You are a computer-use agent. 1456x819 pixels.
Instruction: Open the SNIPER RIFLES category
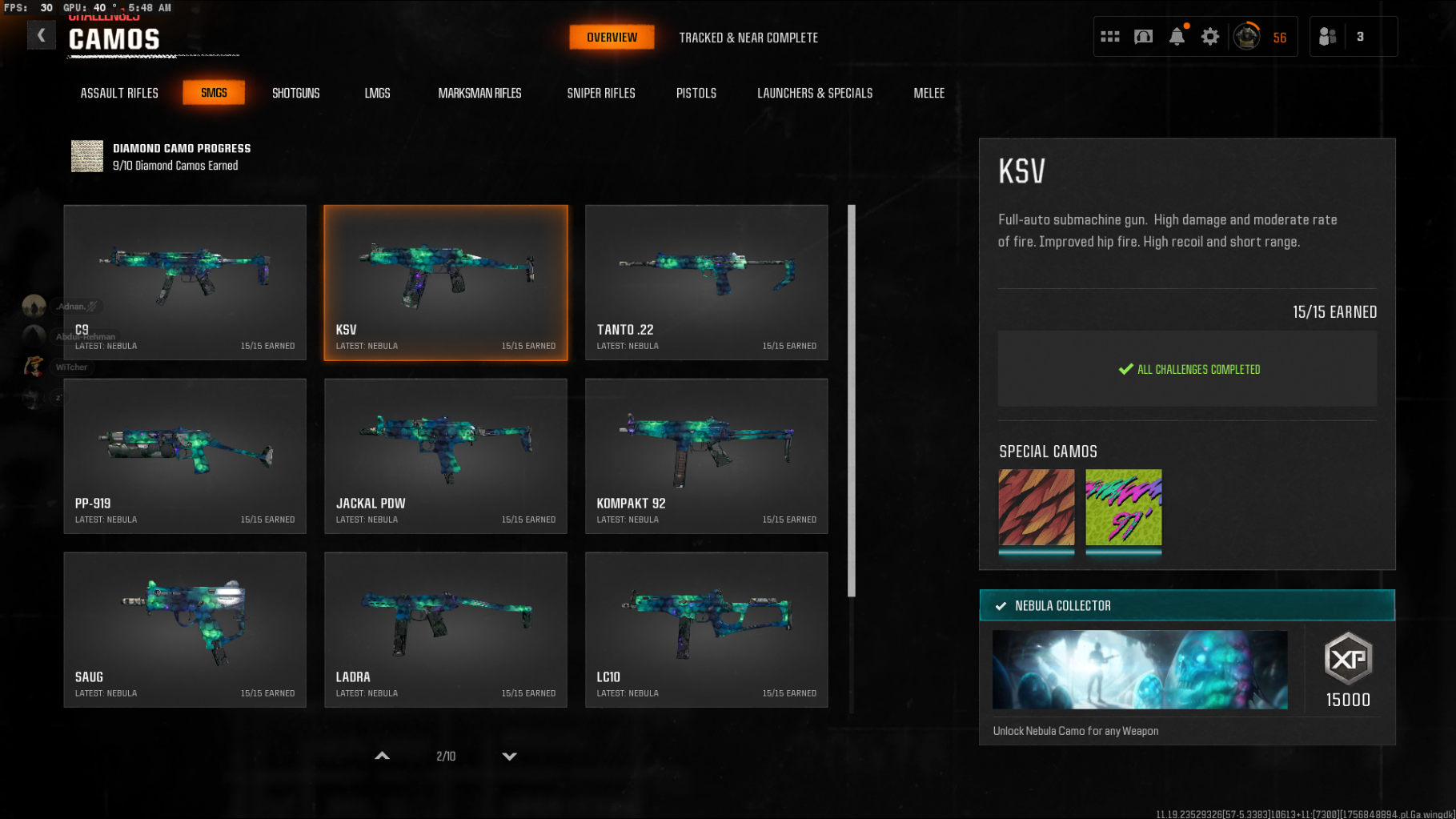600,93
